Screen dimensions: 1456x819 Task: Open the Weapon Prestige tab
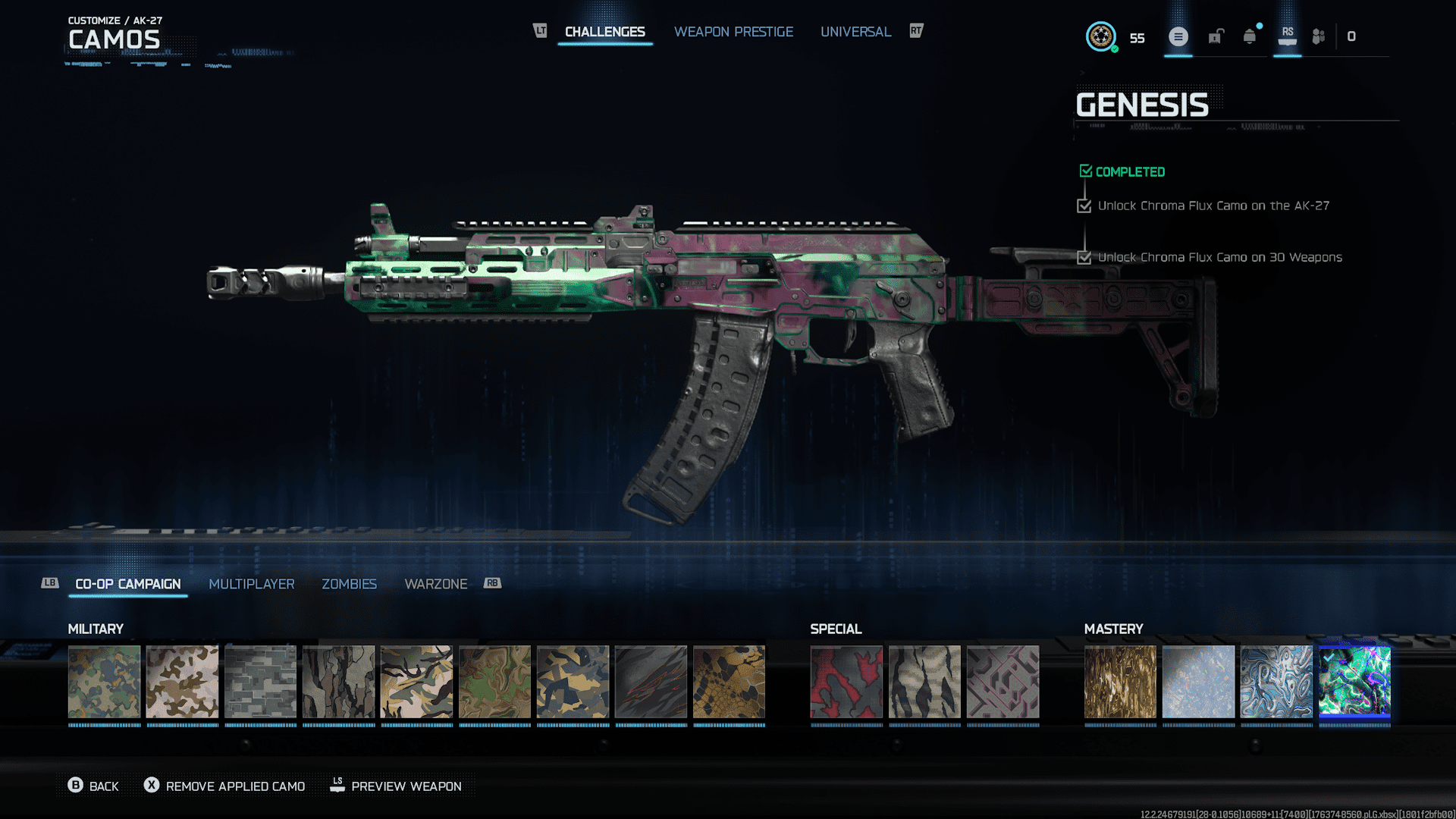(x=733, y=32)
